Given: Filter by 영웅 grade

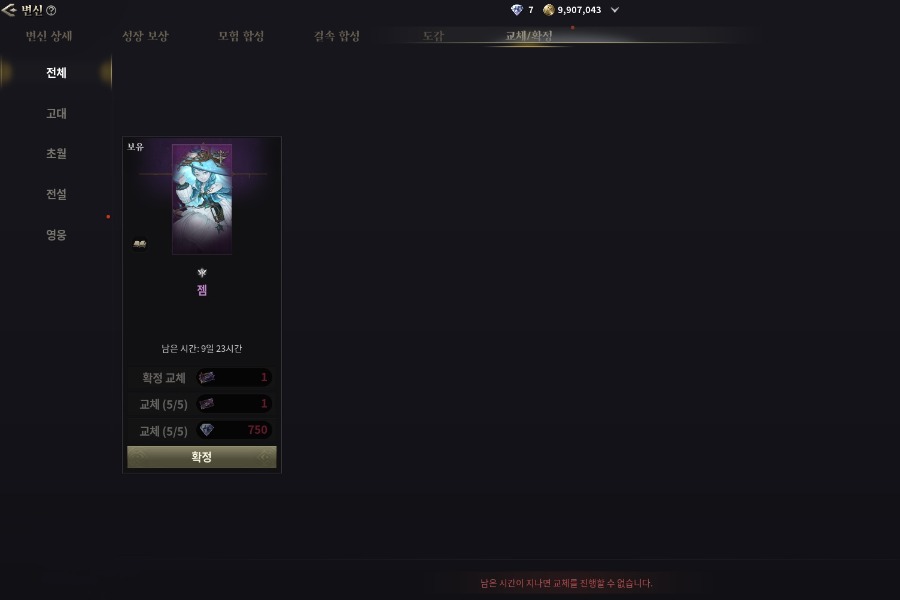Looking at the screenshot, I should tap(56, 235).
